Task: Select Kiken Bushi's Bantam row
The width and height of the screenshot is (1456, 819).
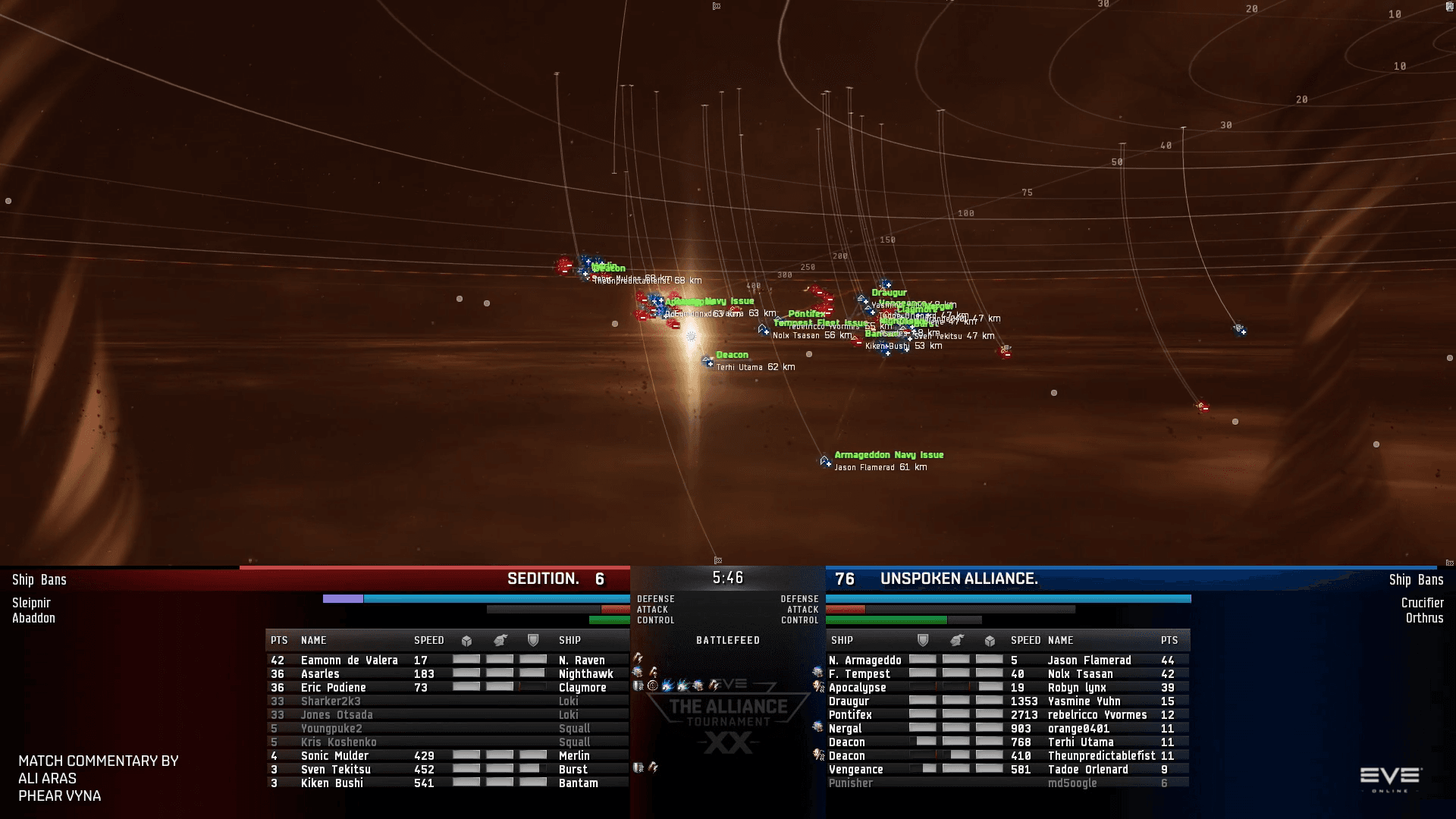Action: pos(447,783)
